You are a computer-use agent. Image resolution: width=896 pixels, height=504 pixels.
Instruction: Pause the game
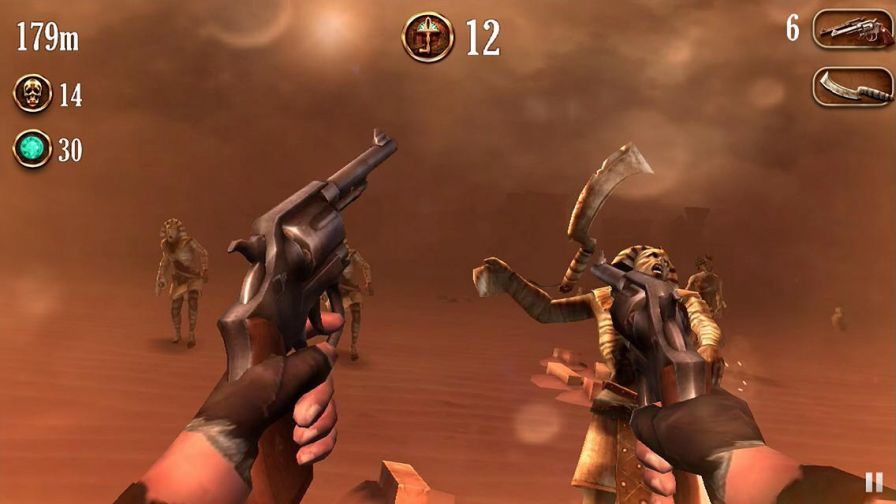pyautogui.click(x=873, y=482)
